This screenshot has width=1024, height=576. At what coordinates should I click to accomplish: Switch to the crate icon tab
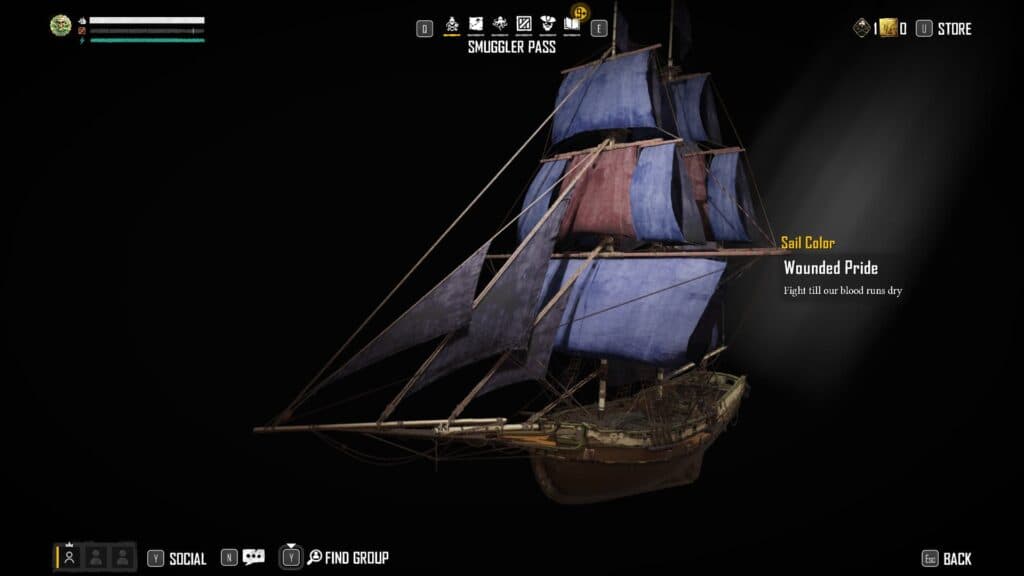coord(523,24)
